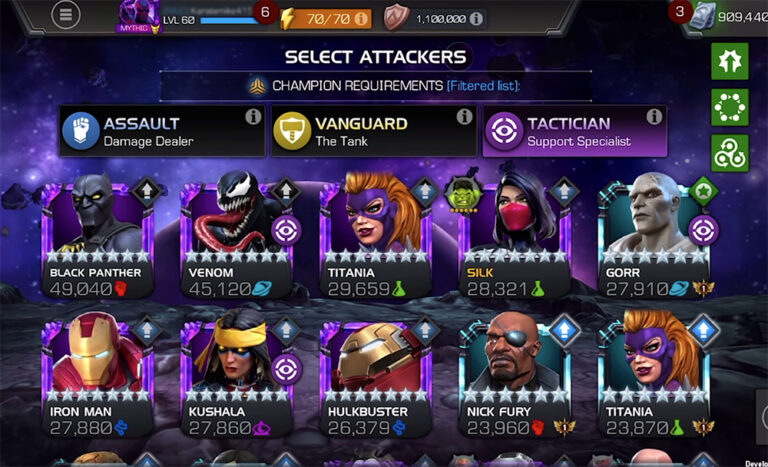The image size is (768, 467).
Task: Open the player profile avatar
Action: coord(139,15)
